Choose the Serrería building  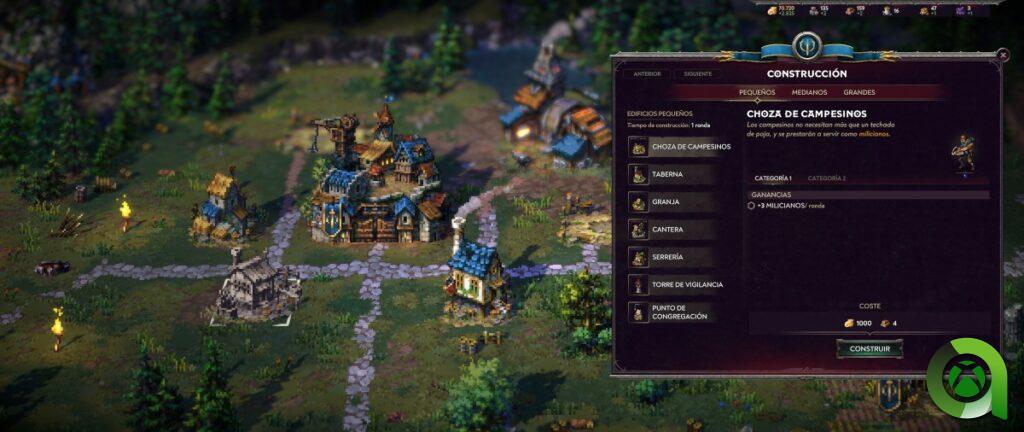pos(682,257)
